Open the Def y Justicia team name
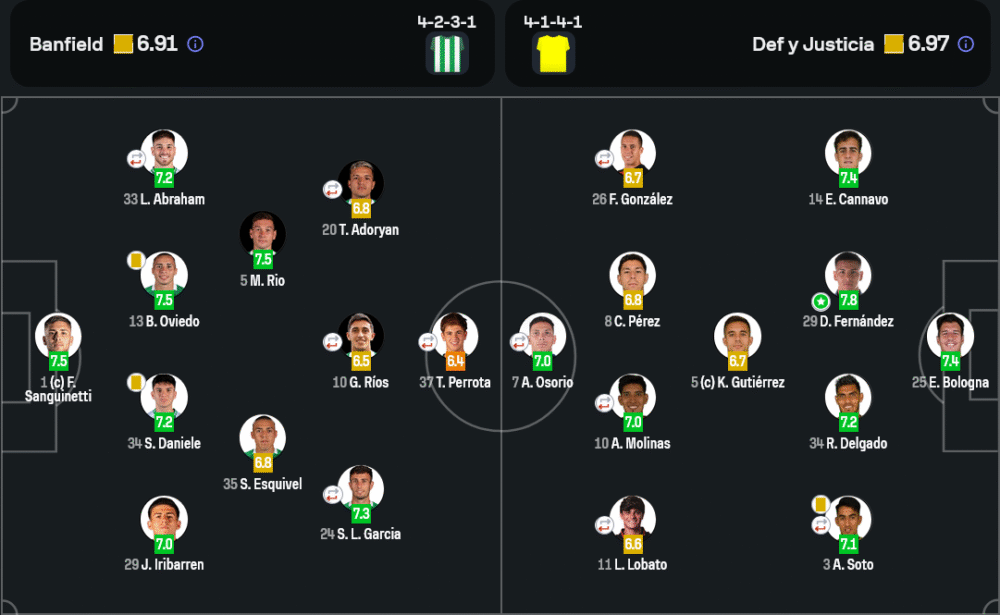The height and width of the screenshot is (615, 1000). pos(812,44)
